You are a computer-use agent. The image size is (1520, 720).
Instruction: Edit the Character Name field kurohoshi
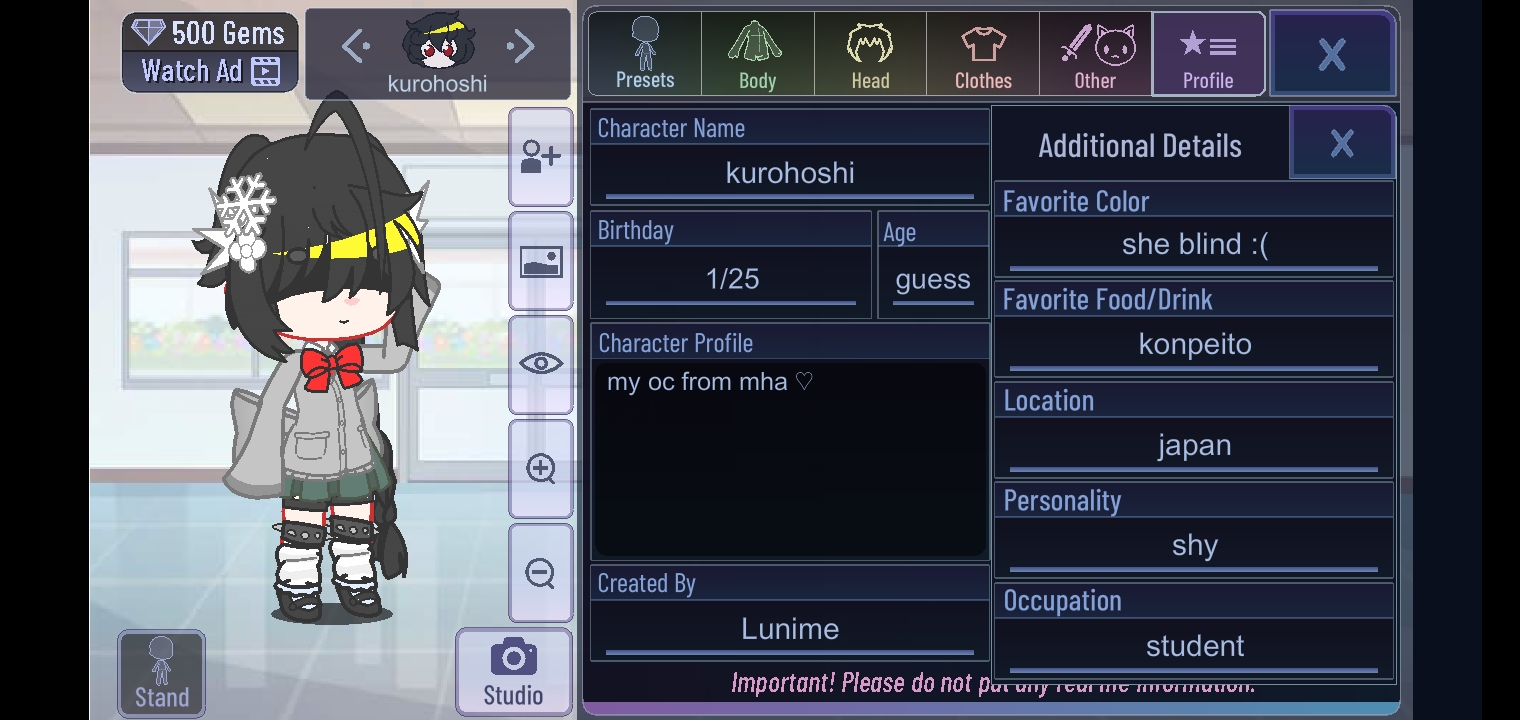[x=790, y=173]
